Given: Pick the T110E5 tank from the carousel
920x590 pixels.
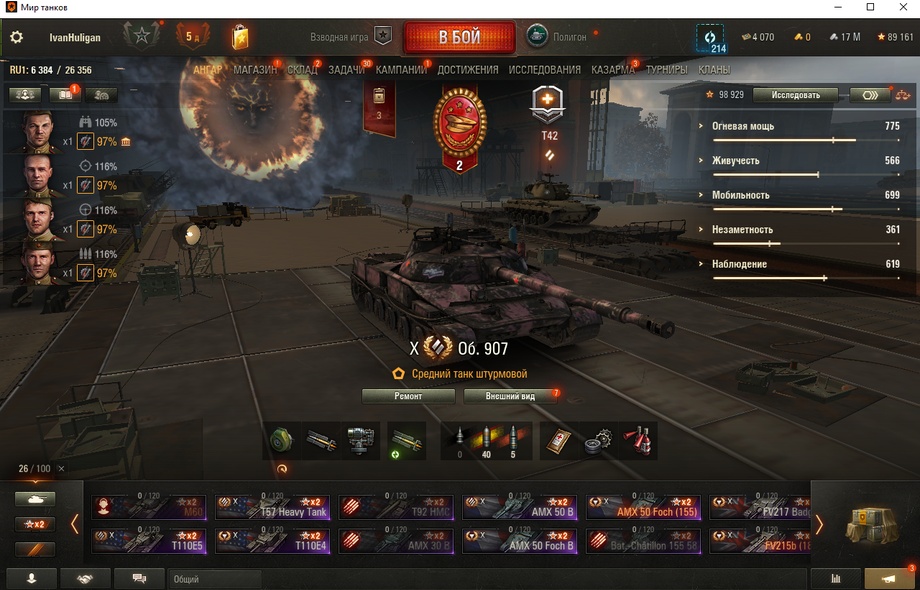Looking at the screenshot, I should (150, 541).
